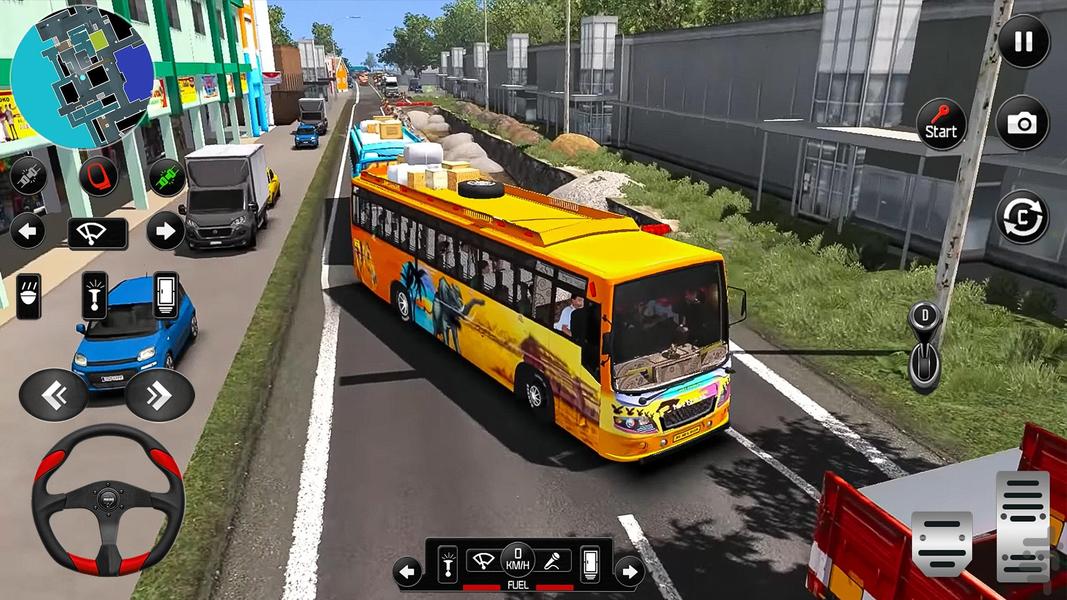Steer left with the double-chevron left button
The width and height of the screenshot is (1067, 600).
(x=53, y=395)
